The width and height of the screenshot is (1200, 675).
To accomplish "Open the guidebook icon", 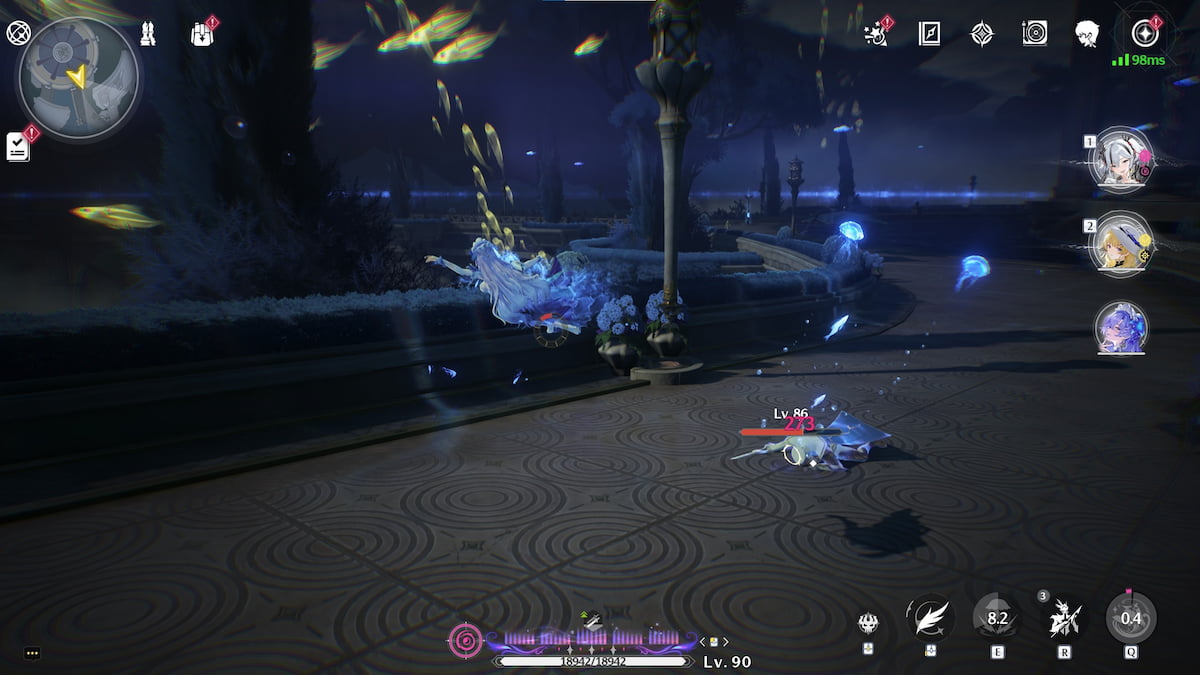I will 929,34.
